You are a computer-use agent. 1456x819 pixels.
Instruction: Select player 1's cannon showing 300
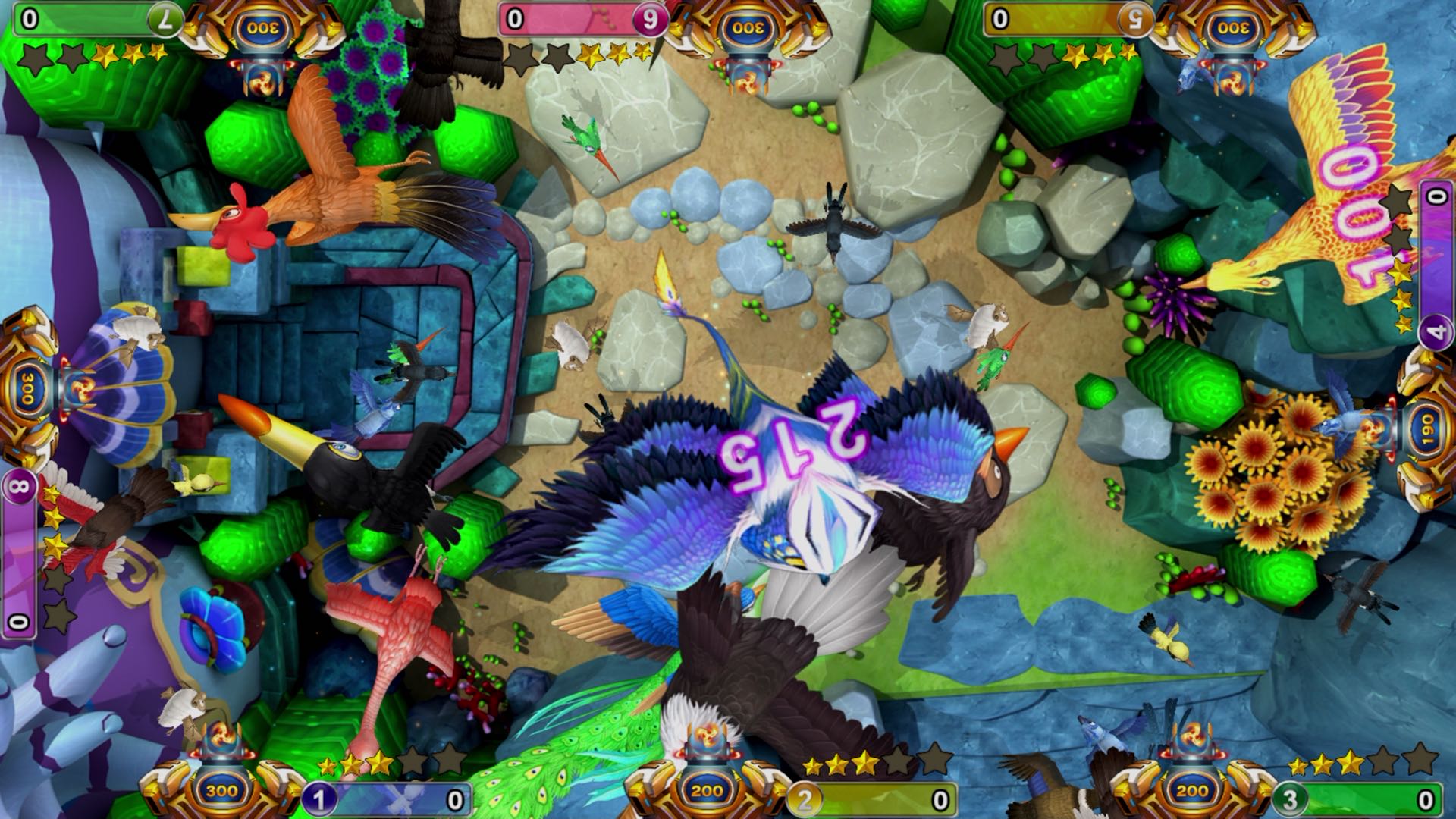(x=222, y=789)
